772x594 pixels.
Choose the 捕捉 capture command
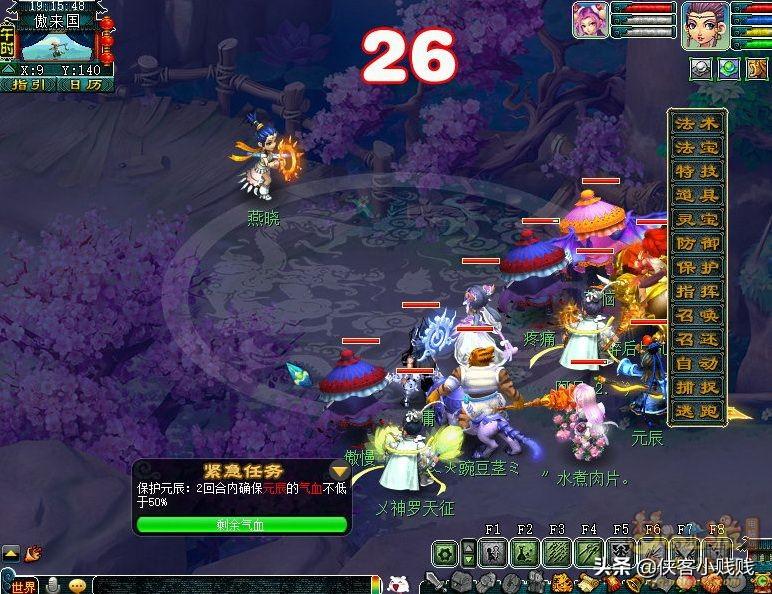(x=696, y=387)
